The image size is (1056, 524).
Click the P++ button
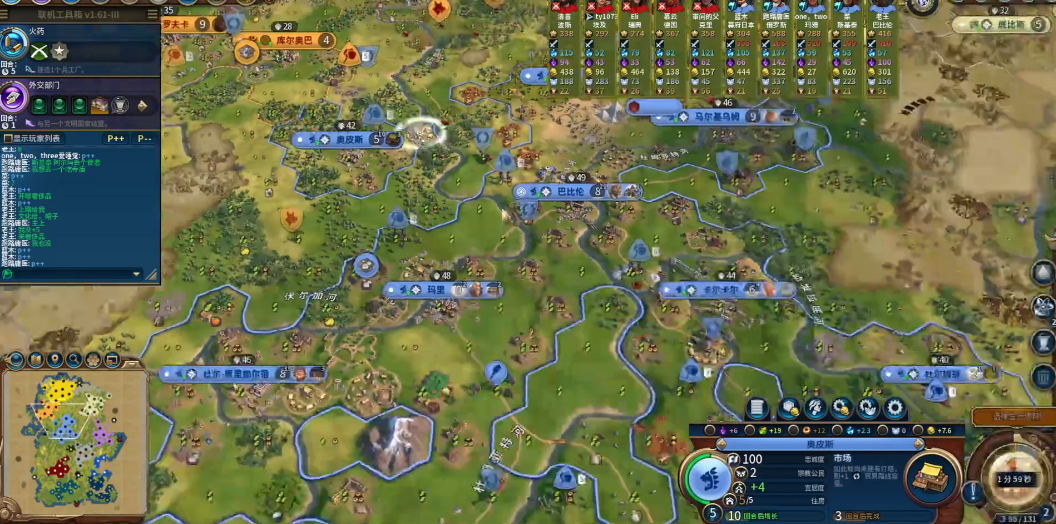tap(116, 138)
